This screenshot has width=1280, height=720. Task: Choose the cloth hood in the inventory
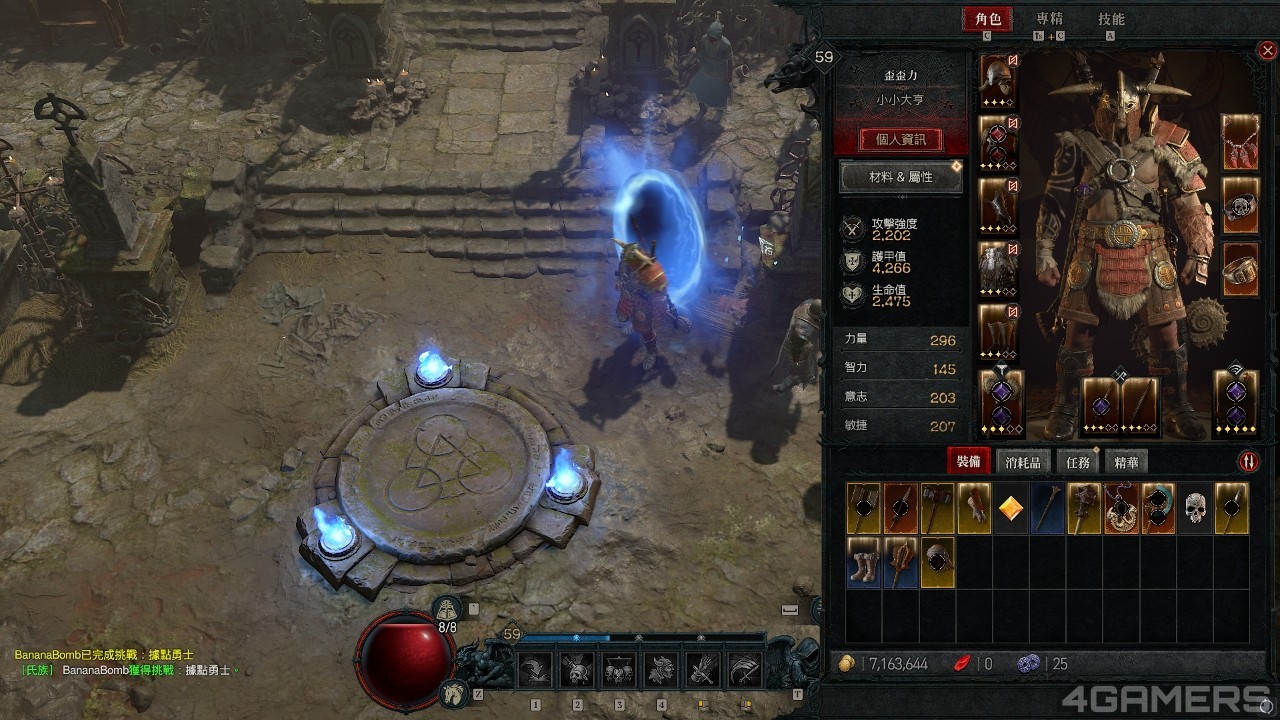pyautogui.click(x=937, y=562)
